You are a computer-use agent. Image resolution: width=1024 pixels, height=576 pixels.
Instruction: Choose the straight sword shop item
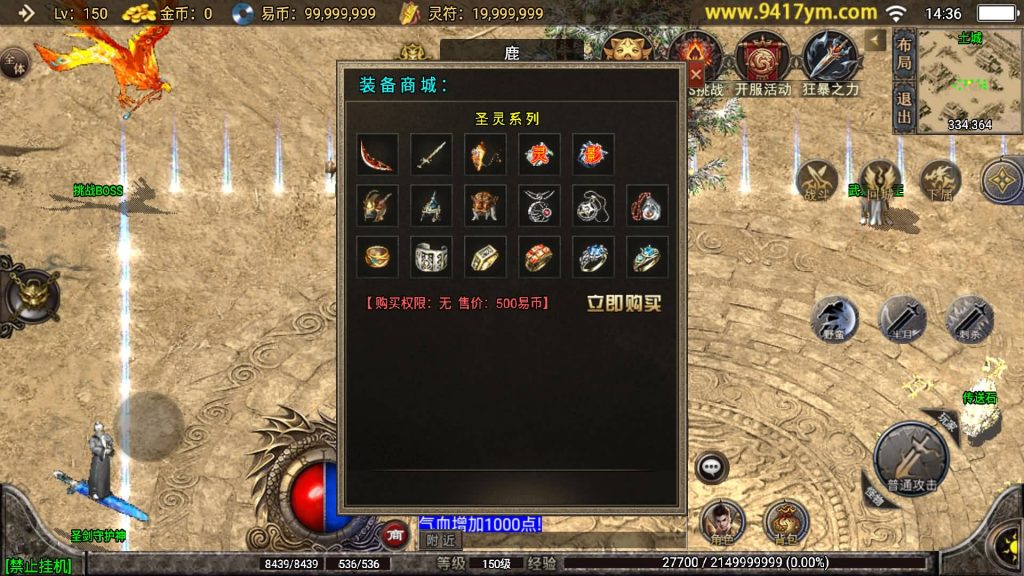coord(431,155)
